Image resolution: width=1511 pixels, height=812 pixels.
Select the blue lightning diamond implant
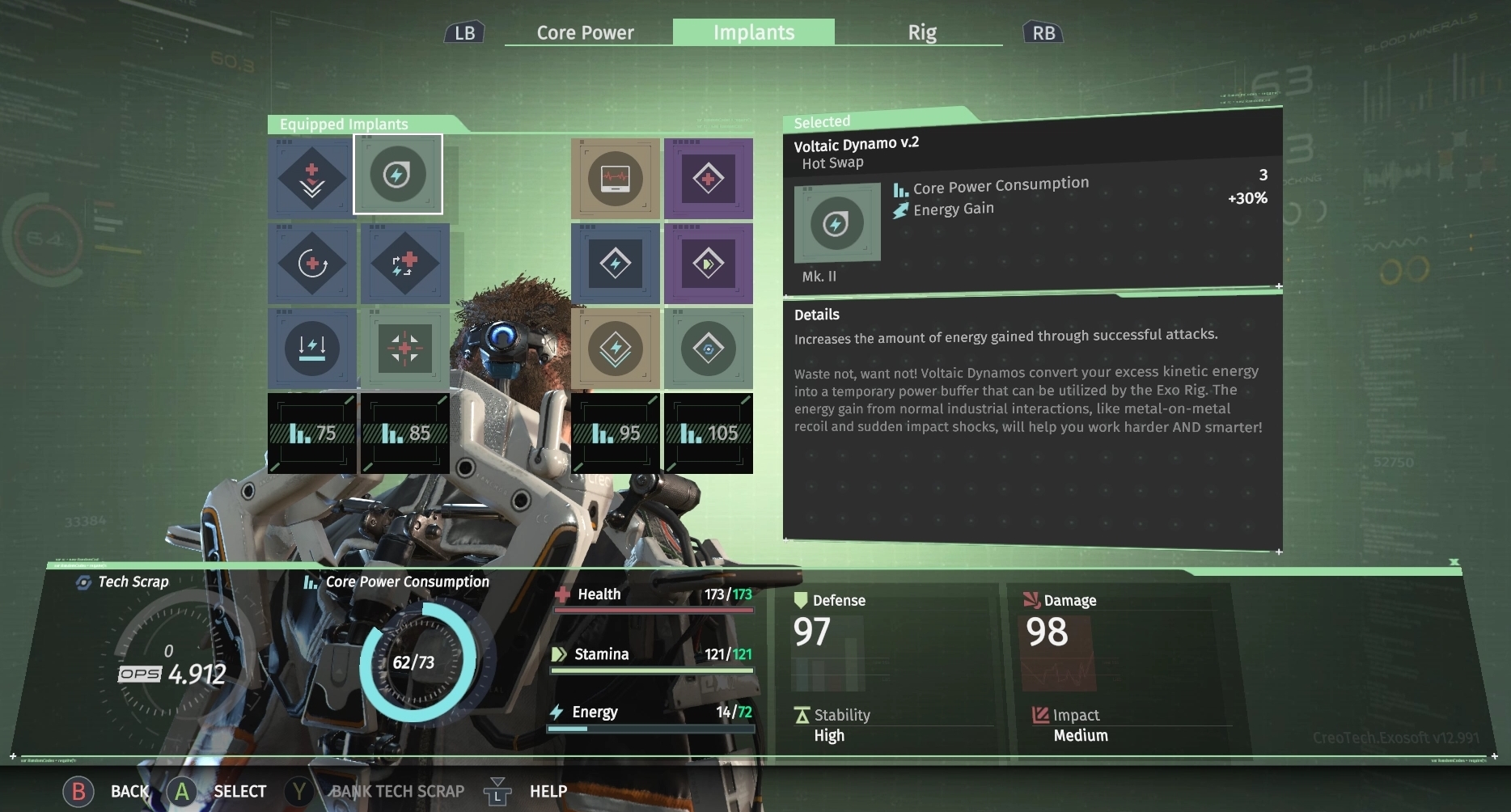pos(616,264)
